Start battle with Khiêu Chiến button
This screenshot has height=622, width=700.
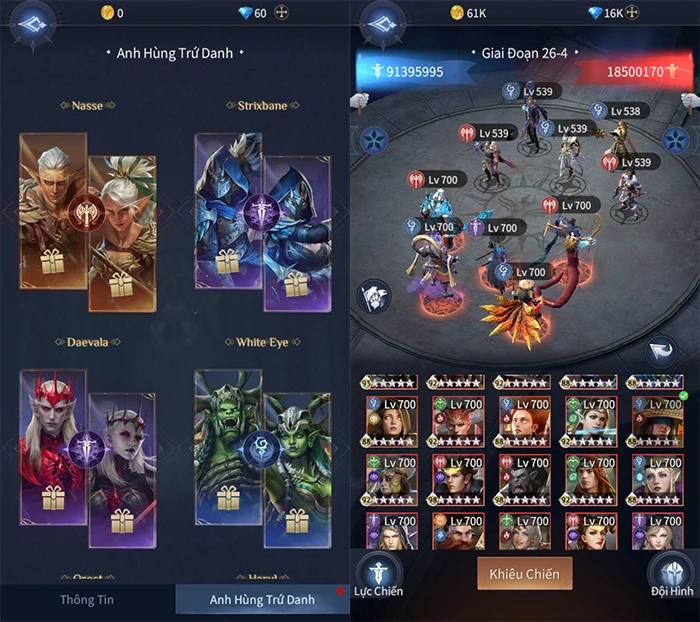tap(524, 575)
